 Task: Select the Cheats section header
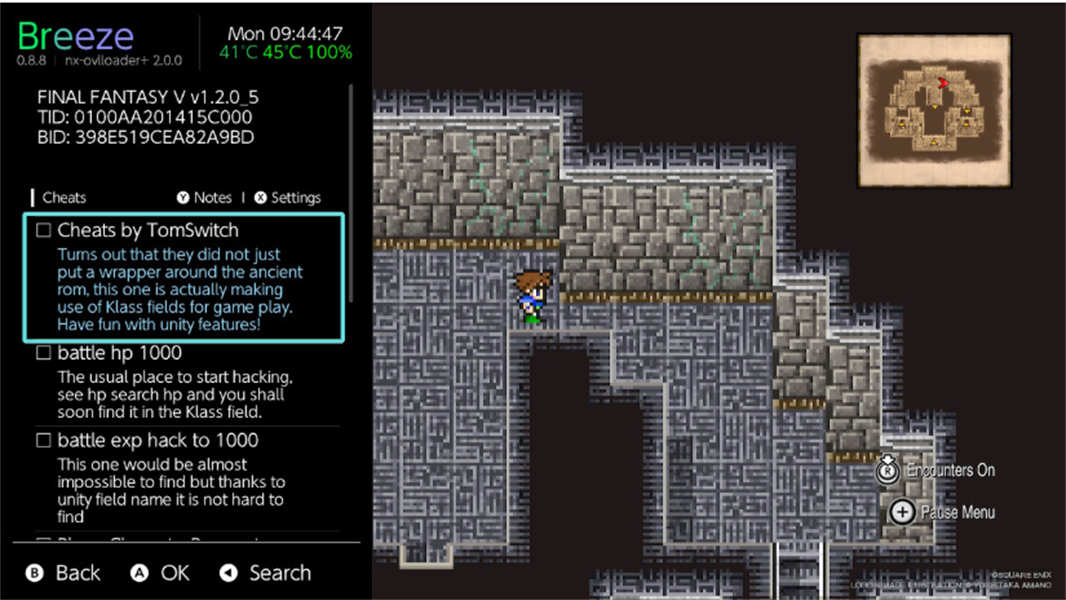[x=64, y=198]
